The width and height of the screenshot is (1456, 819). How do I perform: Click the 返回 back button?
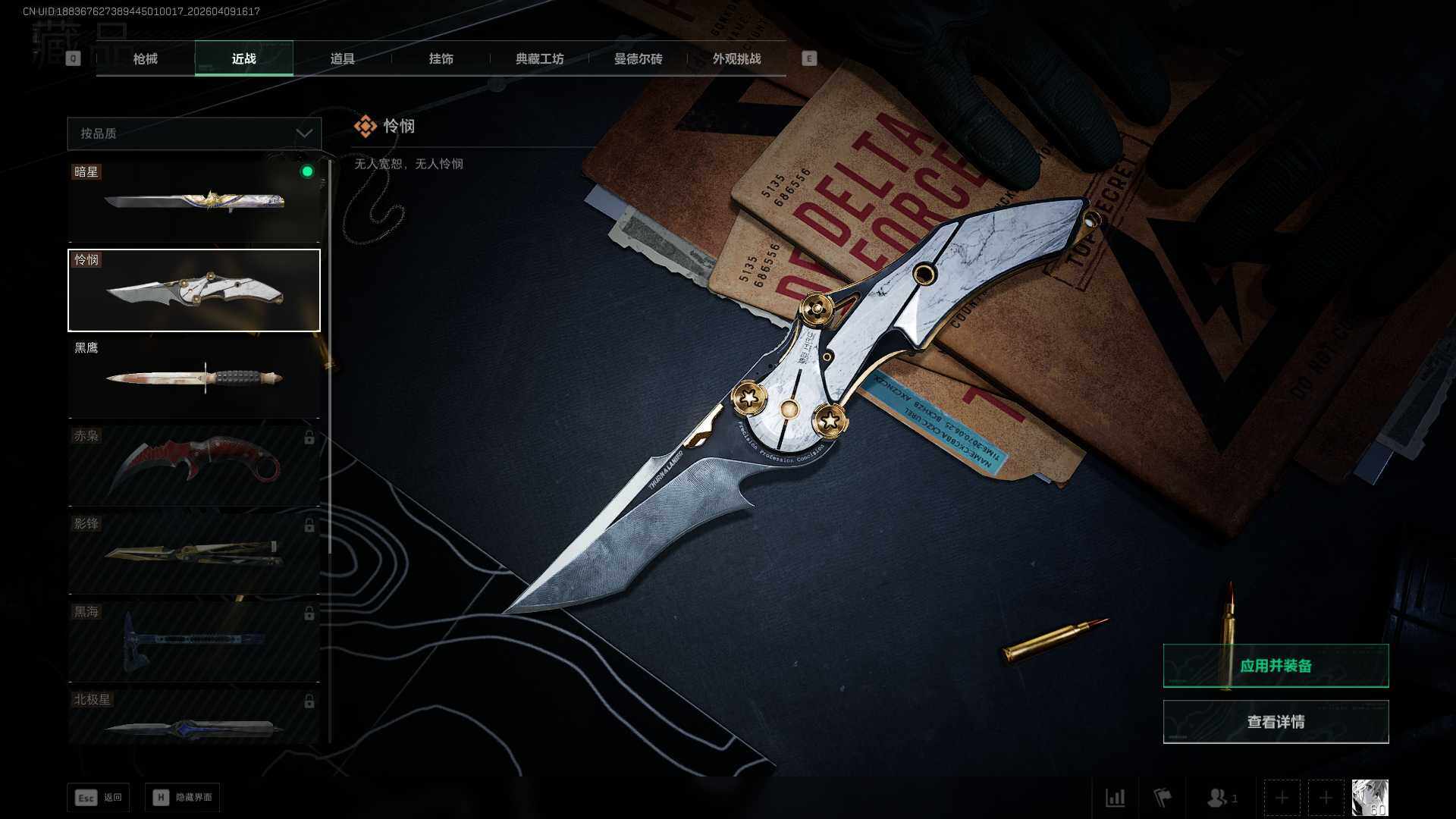(99, 798)
